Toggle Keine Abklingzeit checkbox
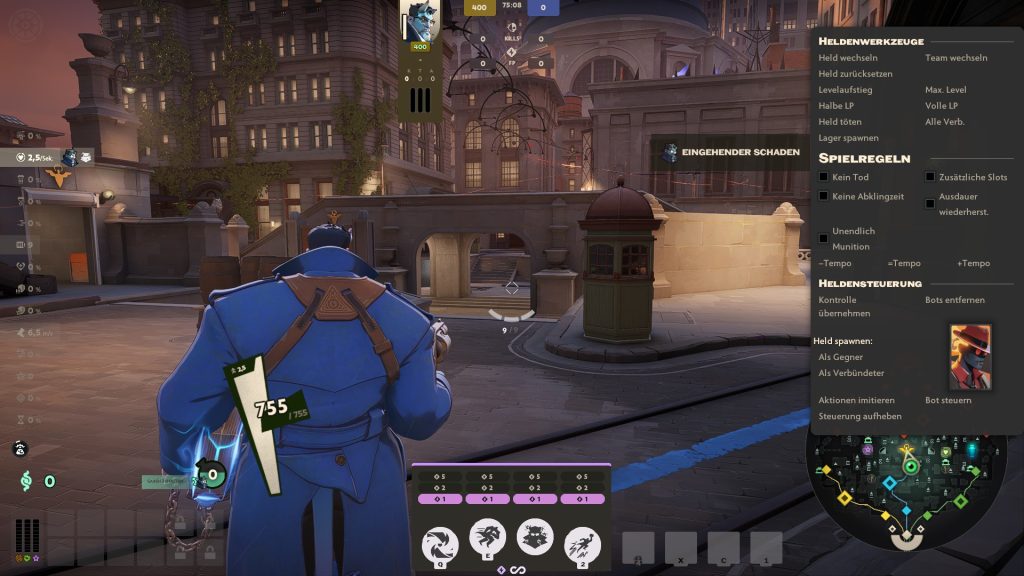 [823, 197]
